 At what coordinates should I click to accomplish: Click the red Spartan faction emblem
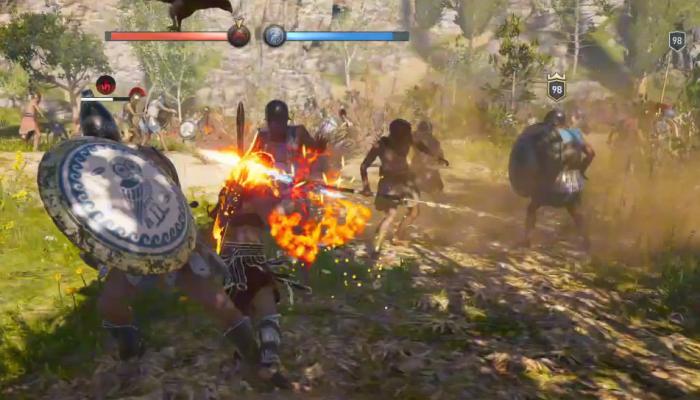tap(239, 36)
